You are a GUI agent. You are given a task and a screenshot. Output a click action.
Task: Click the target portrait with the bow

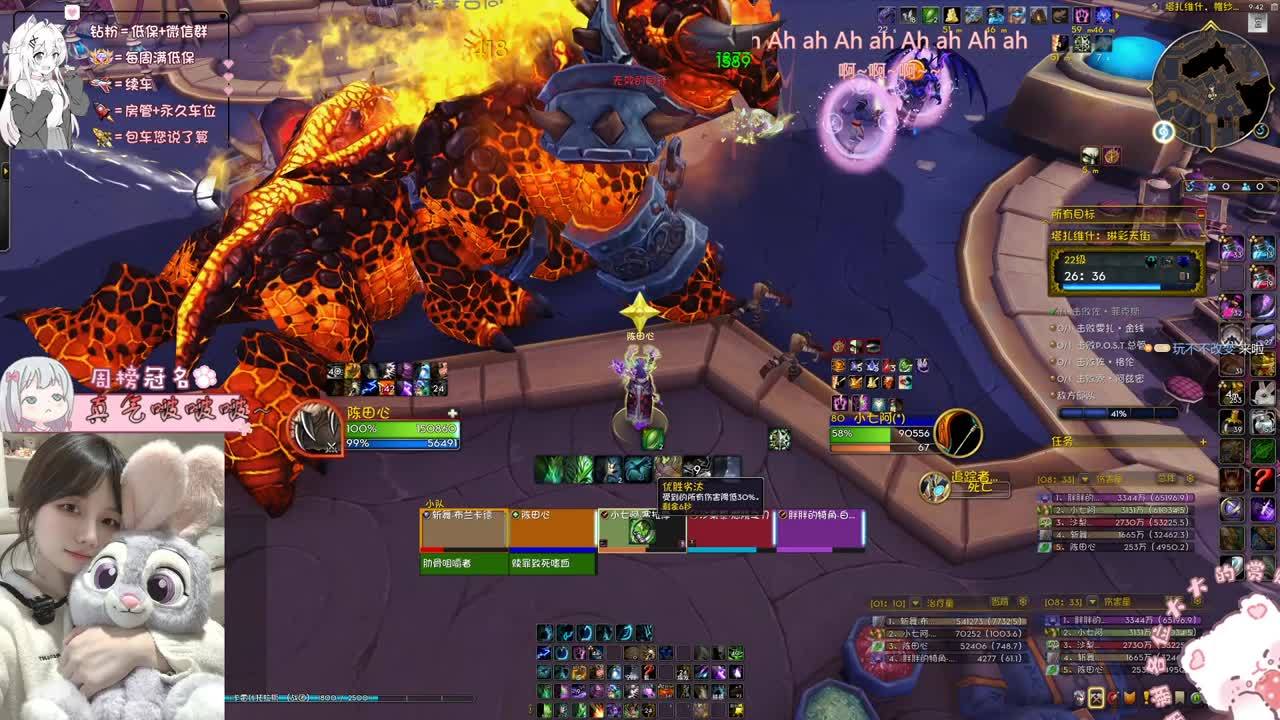coord(958,433)
